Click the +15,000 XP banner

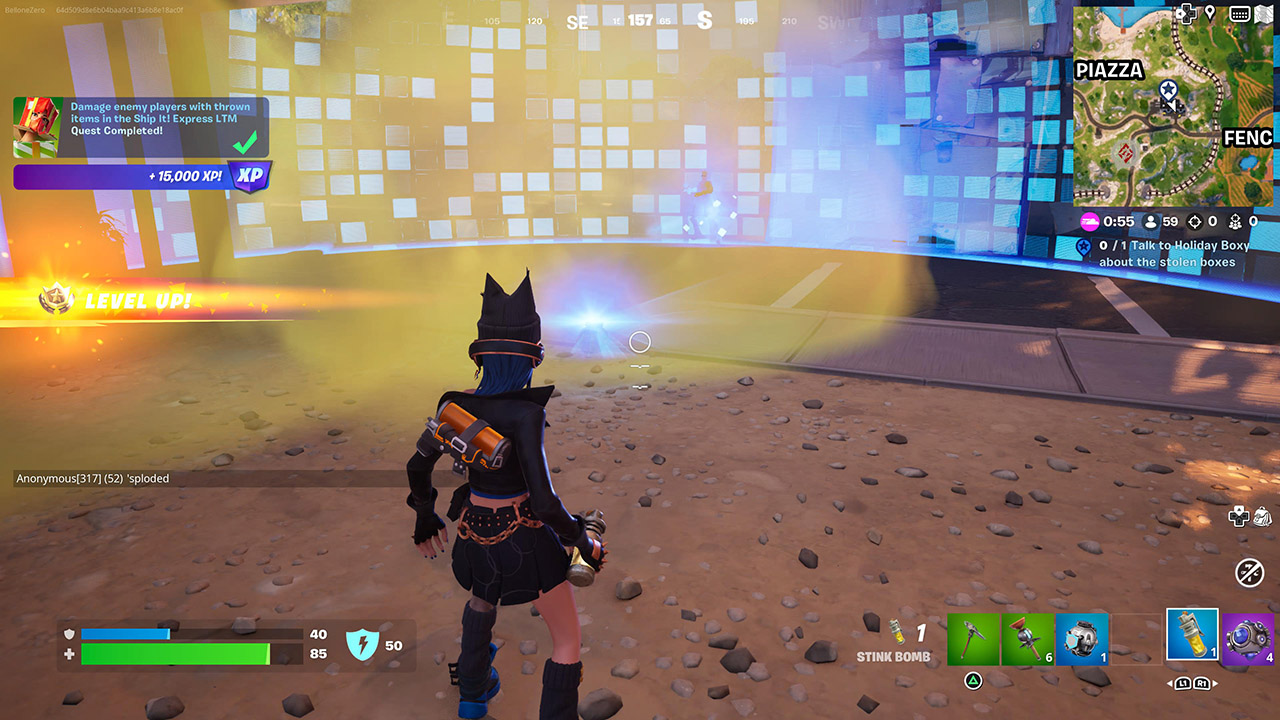(140, 177)
